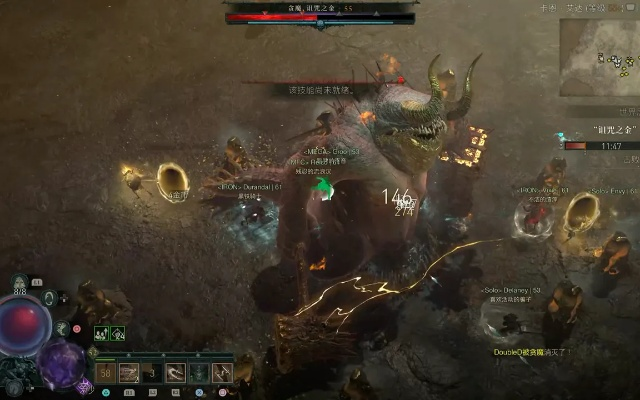
Task: Cast the curved claw slash skill
Action: (x=176, y=373)
